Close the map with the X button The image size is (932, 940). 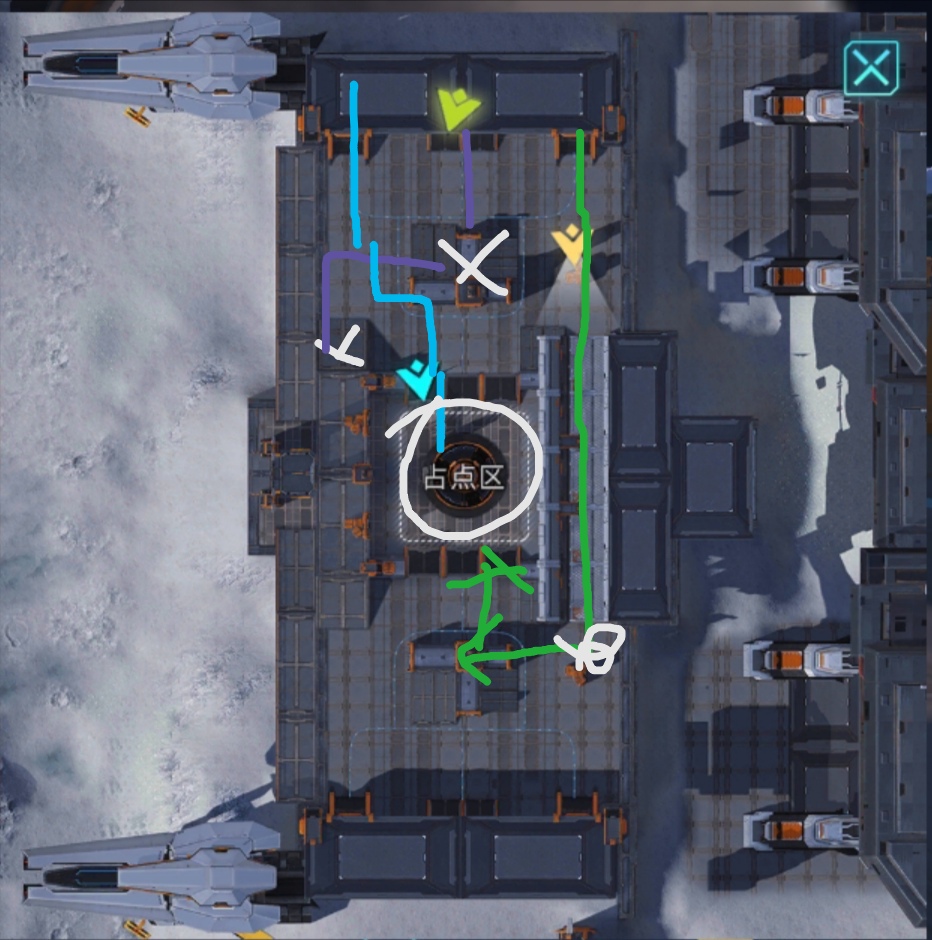tap(871, 68)
